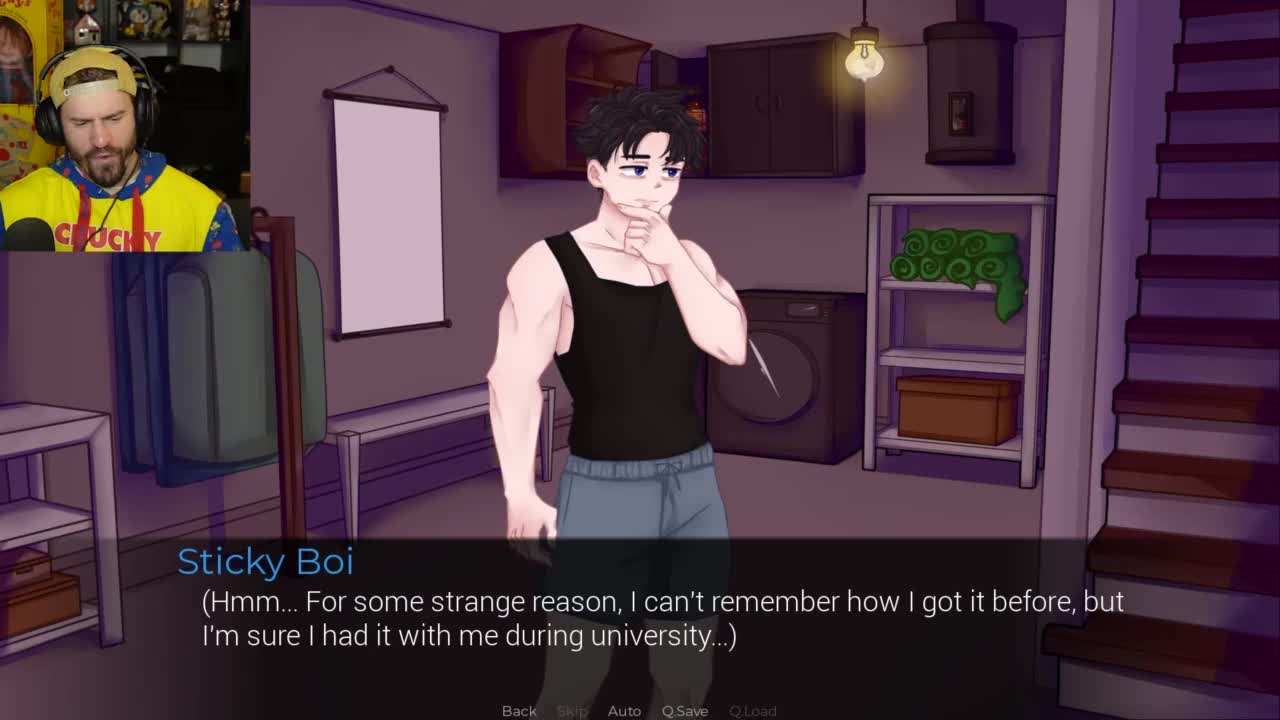Turn on Auto dialogue advance

point(624,710)
